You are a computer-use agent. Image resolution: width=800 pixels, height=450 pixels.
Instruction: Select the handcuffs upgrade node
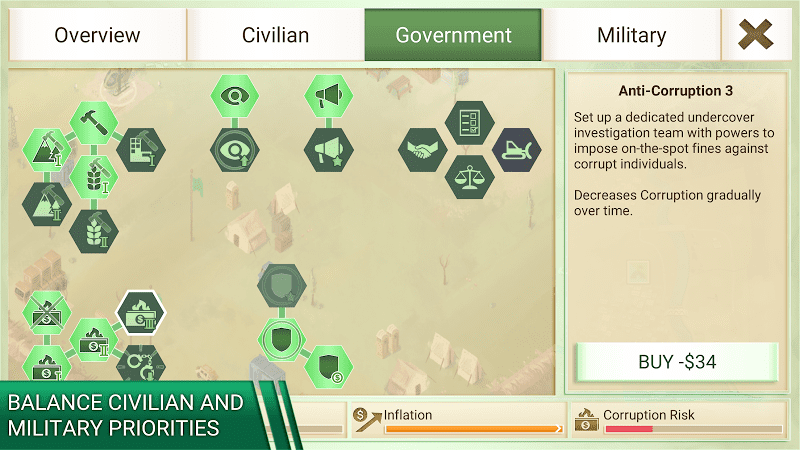tap(141, 364)
